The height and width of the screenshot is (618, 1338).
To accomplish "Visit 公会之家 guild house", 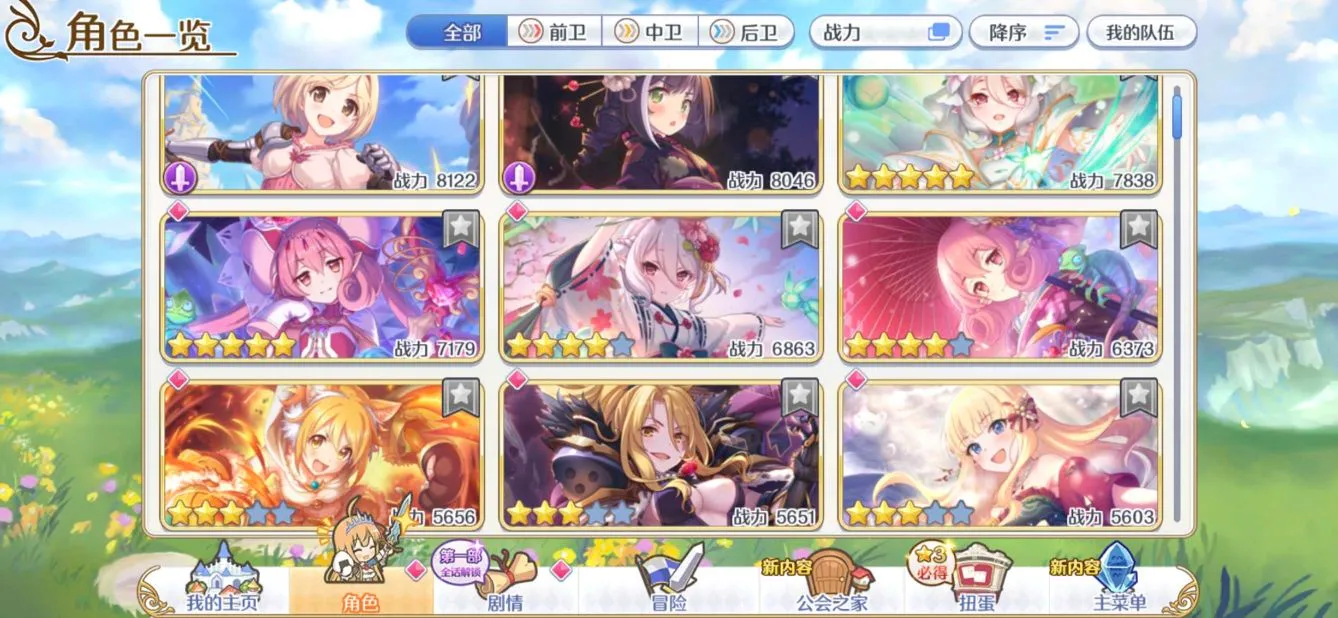I will (831, 590).
